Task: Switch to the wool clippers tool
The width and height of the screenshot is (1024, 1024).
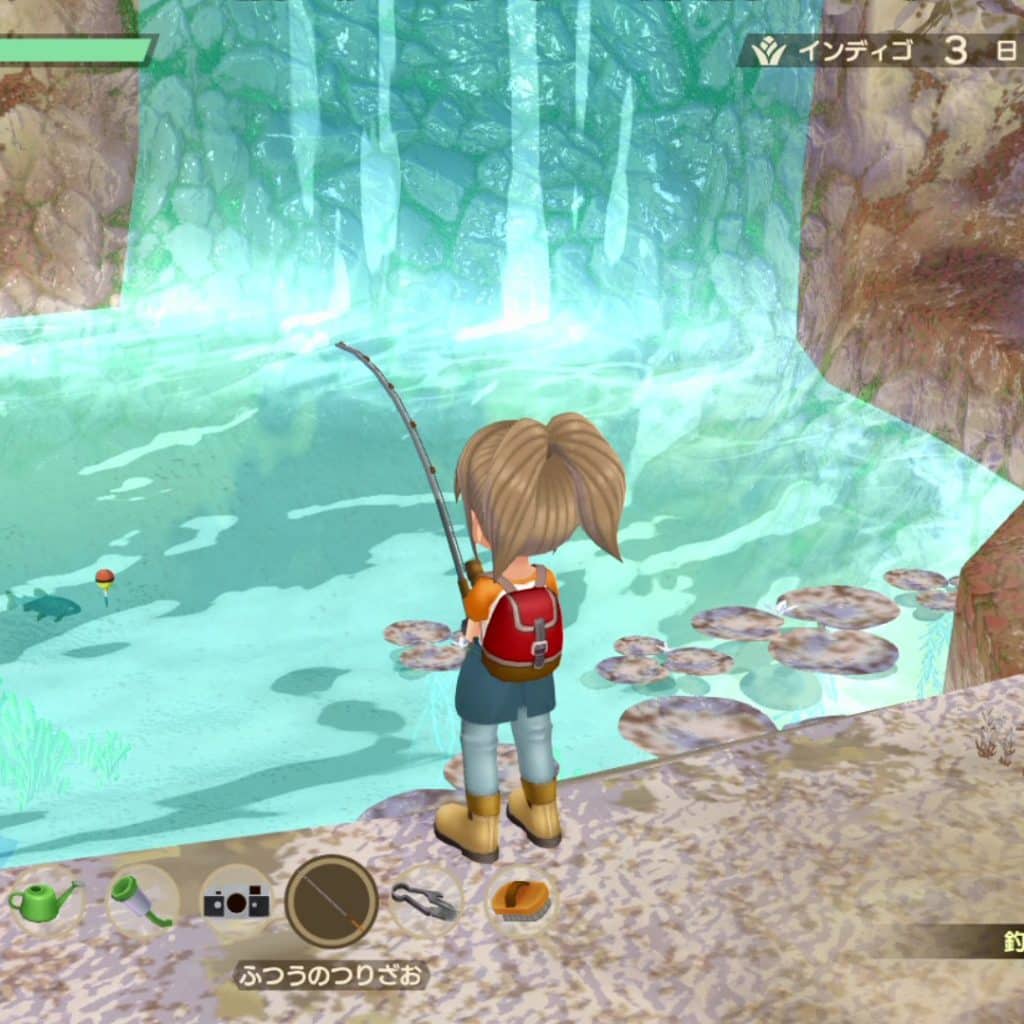Action: (x=425, y=901)
